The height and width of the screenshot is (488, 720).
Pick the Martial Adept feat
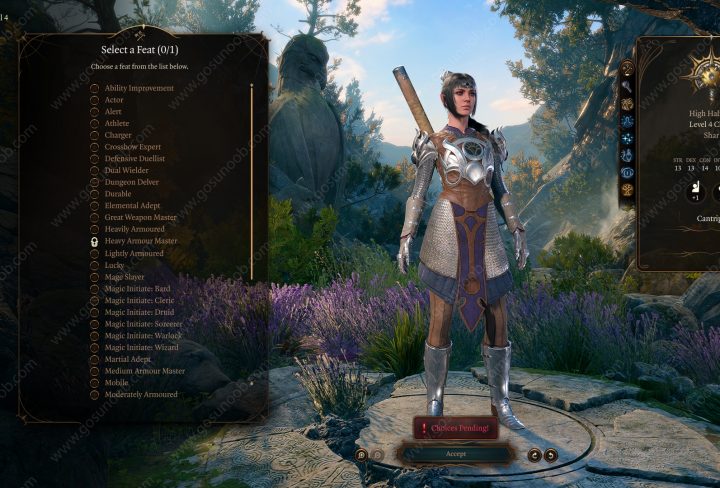click(x=126, y=359)
